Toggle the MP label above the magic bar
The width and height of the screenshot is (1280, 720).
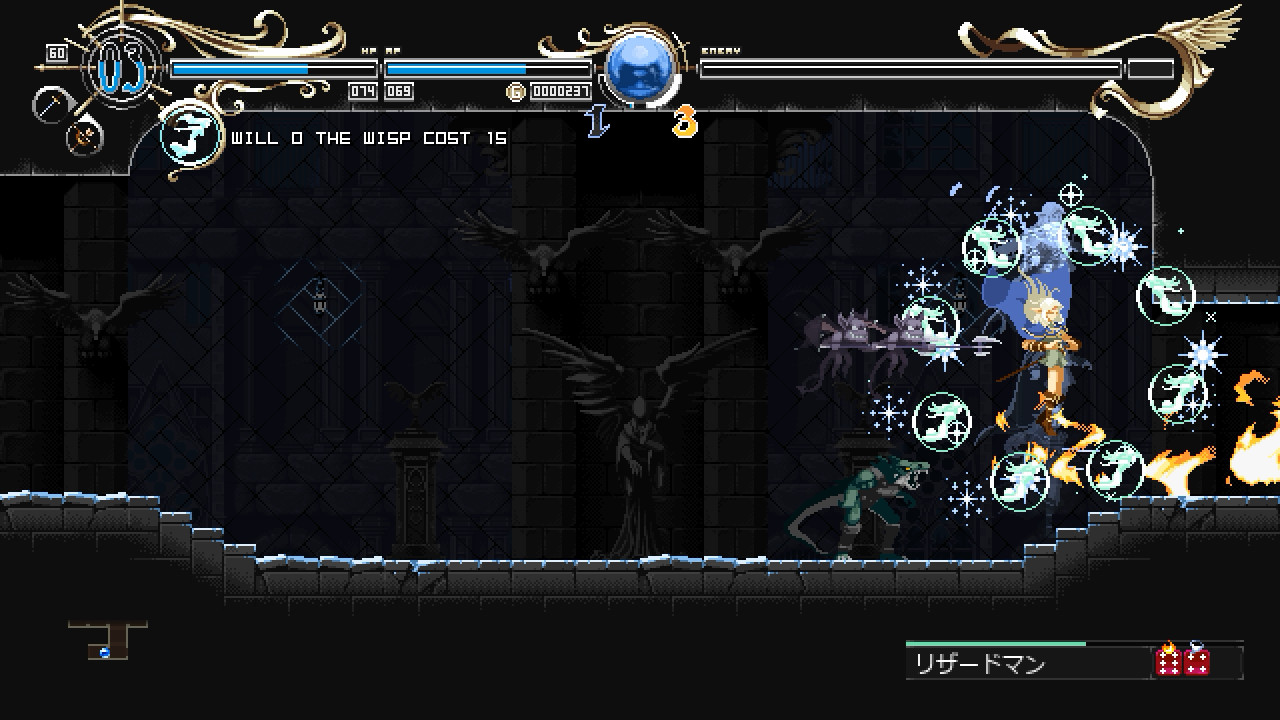[x=392, y=48]
